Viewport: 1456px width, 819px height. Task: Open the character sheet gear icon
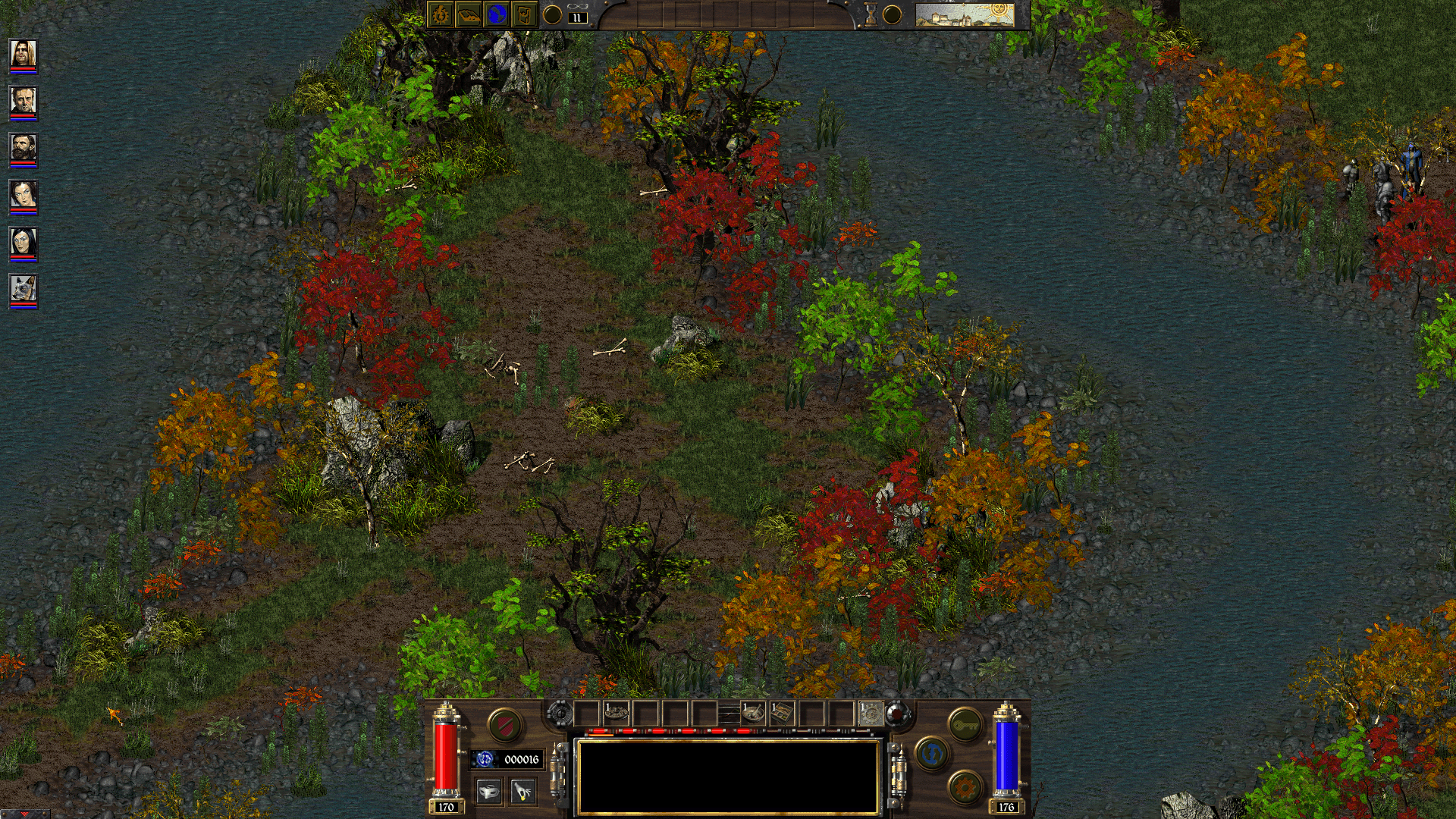point(438,14)
